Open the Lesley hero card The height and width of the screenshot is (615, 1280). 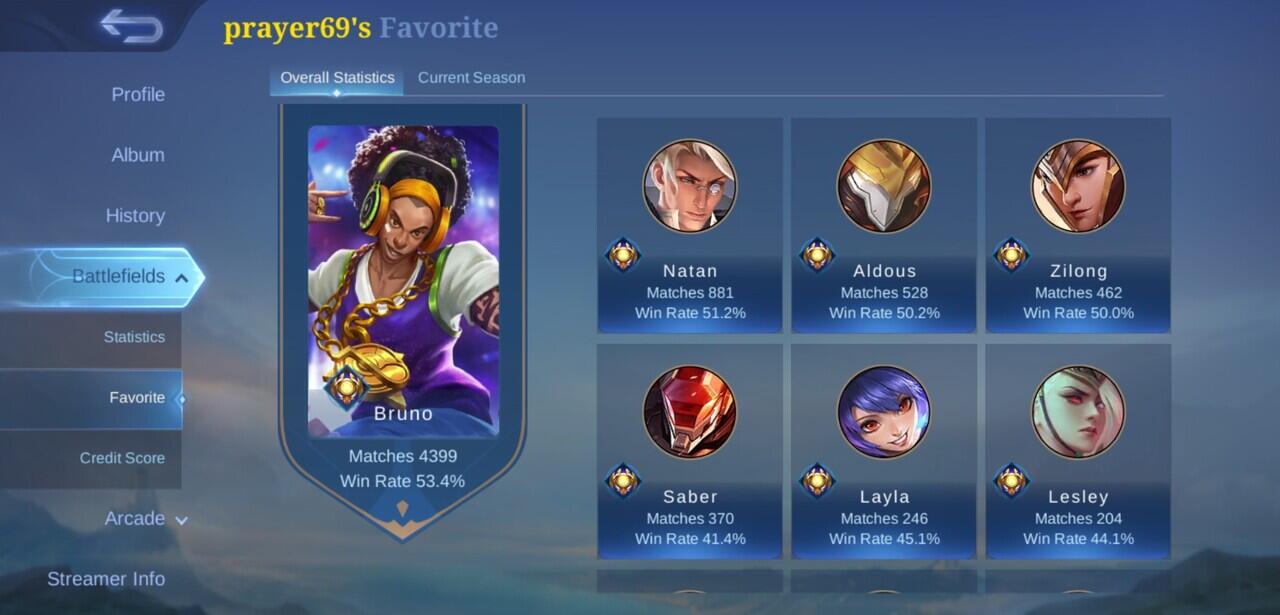tap(1078, 452)
